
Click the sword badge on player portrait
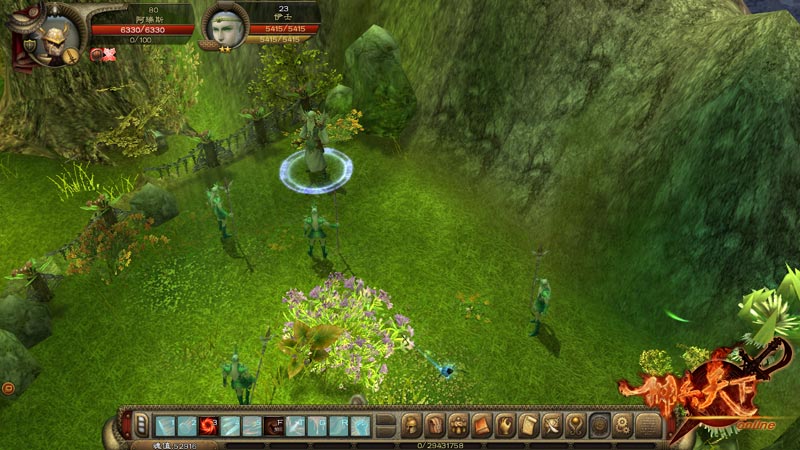coord(71,57)
